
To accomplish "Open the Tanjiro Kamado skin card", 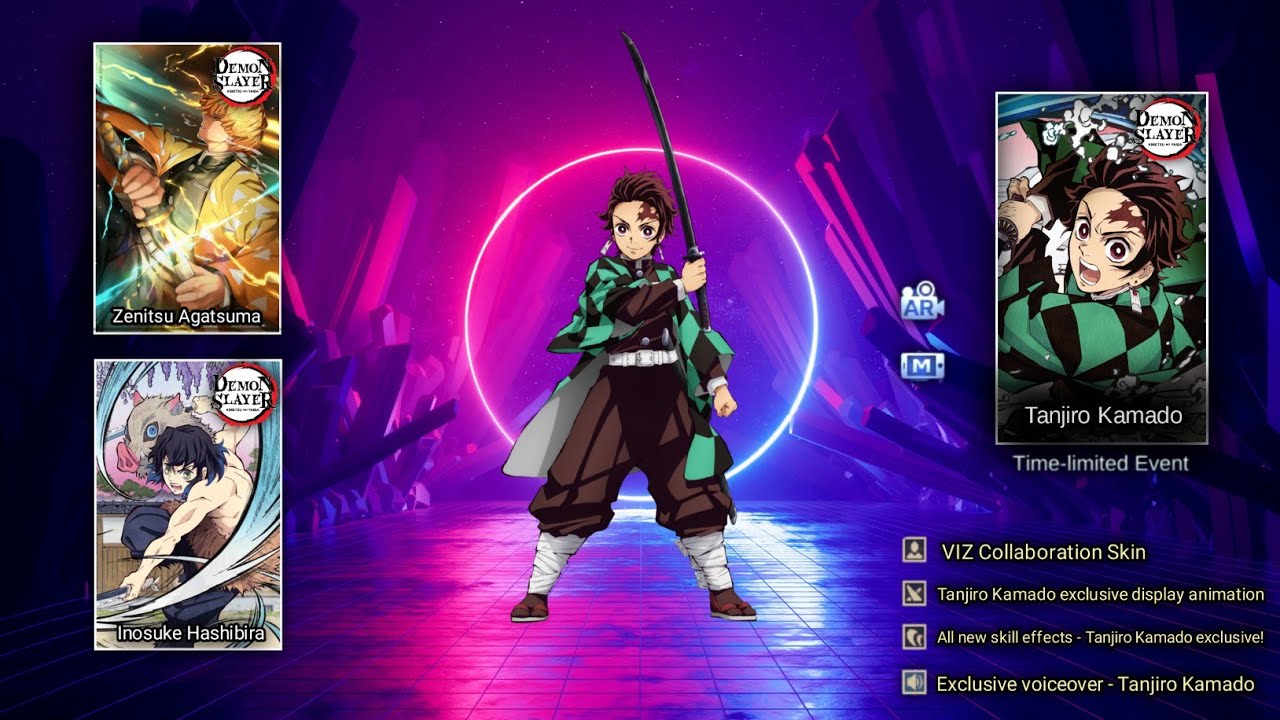I will click(x=1102, y=268).
